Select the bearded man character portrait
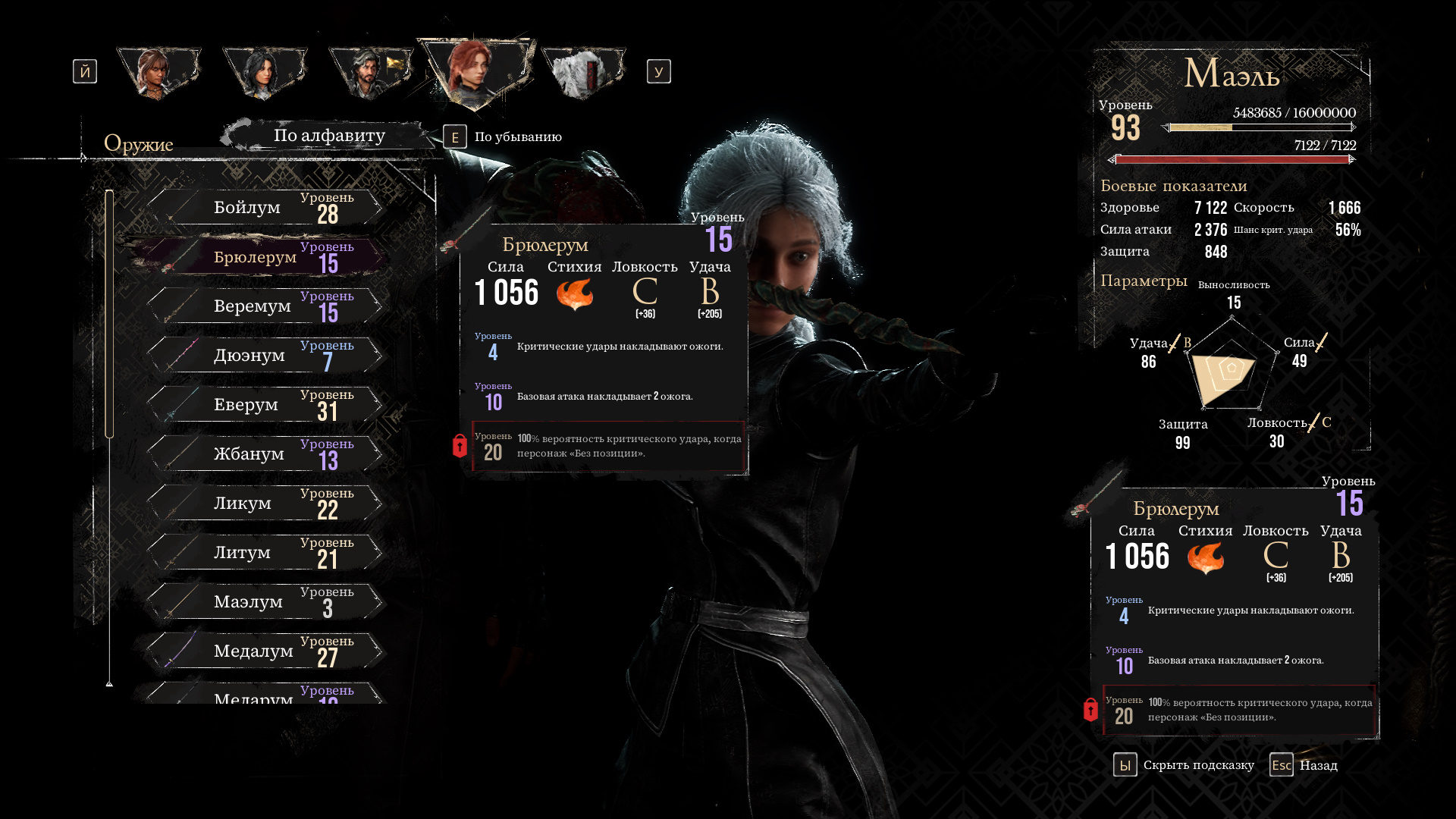1456x819 pixels. [370, 72]
